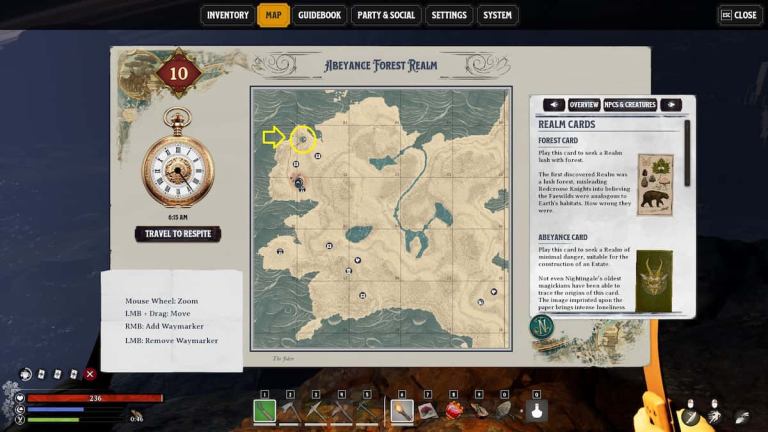Click the Travel to Respite button
The height and width of the screenshot is (432, 768).
tap(177, 234)
